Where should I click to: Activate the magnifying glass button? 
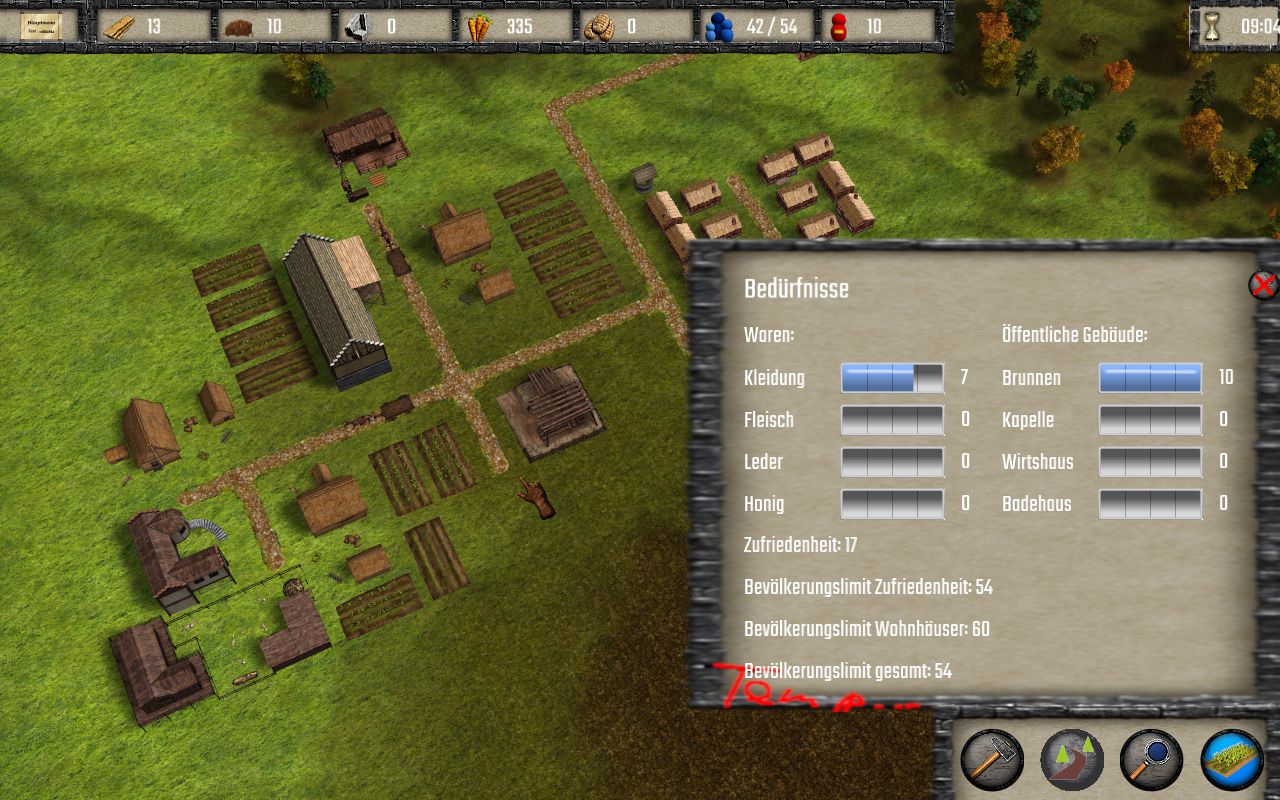(x=1151, y=760)
